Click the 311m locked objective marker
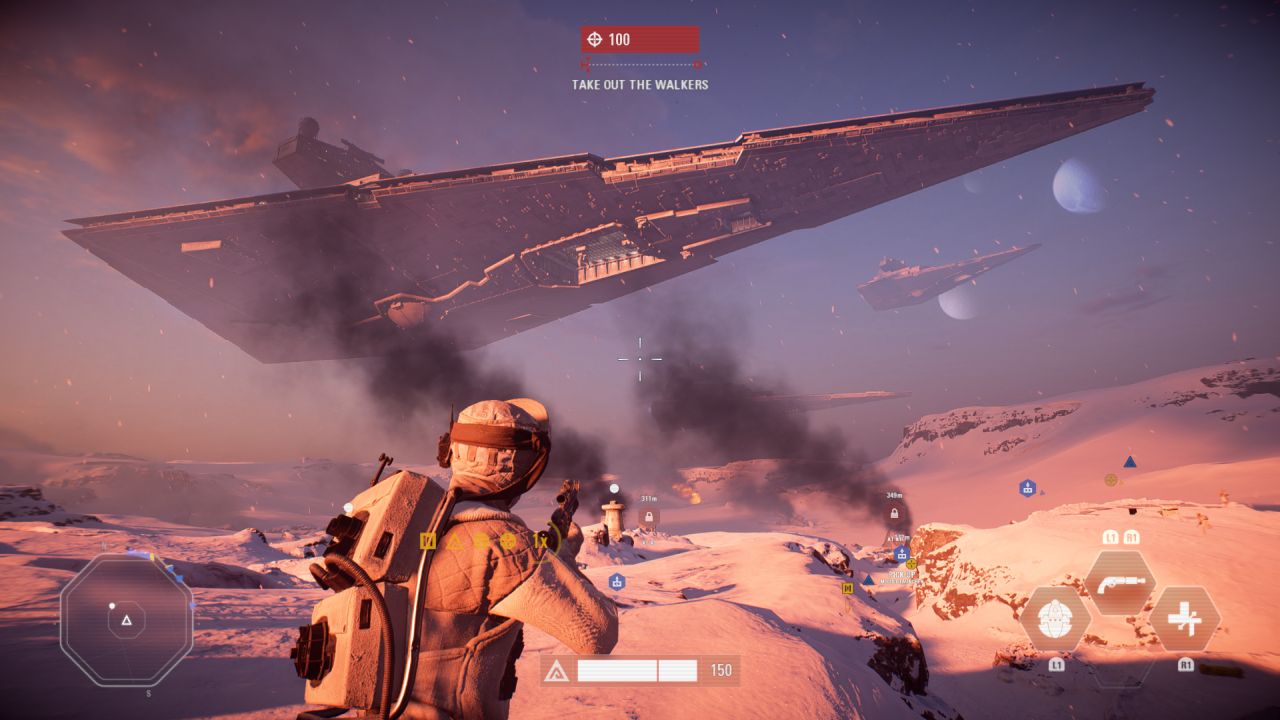The width and height of the screenshot is (1280, 720). (x=649, y=516)
